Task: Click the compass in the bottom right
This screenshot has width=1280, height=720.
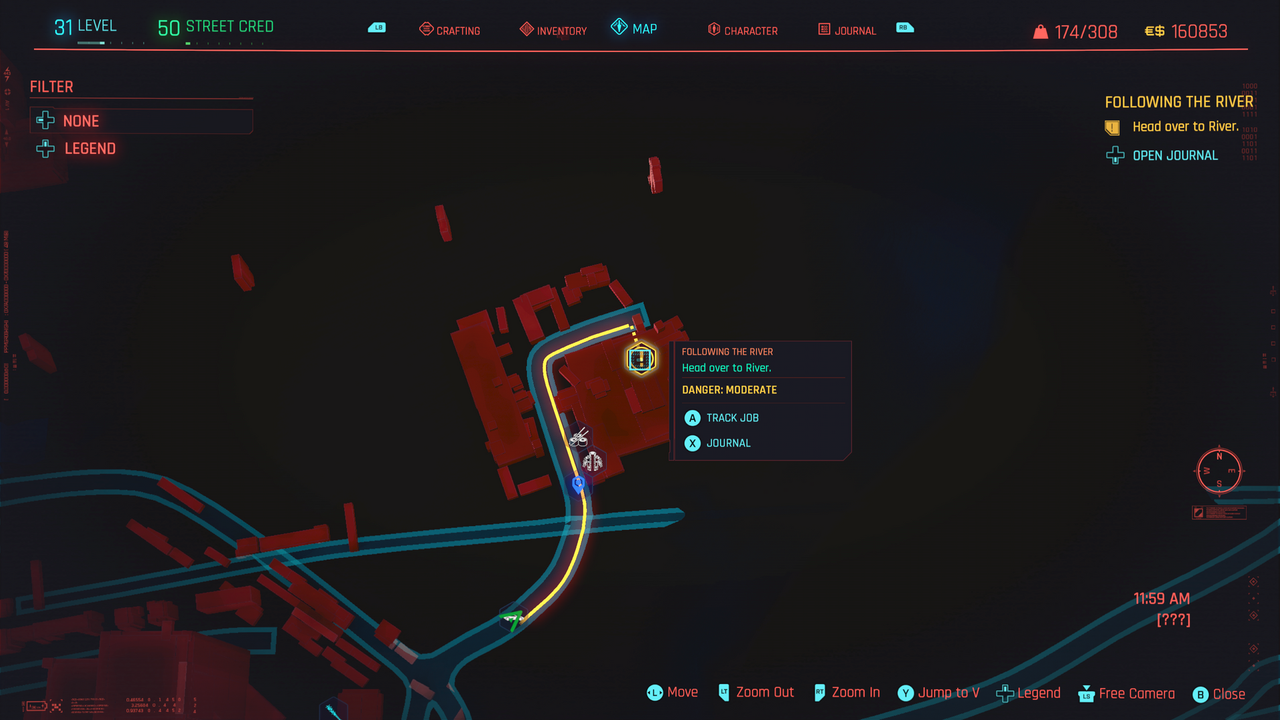Action: [x=1218, y=471]
